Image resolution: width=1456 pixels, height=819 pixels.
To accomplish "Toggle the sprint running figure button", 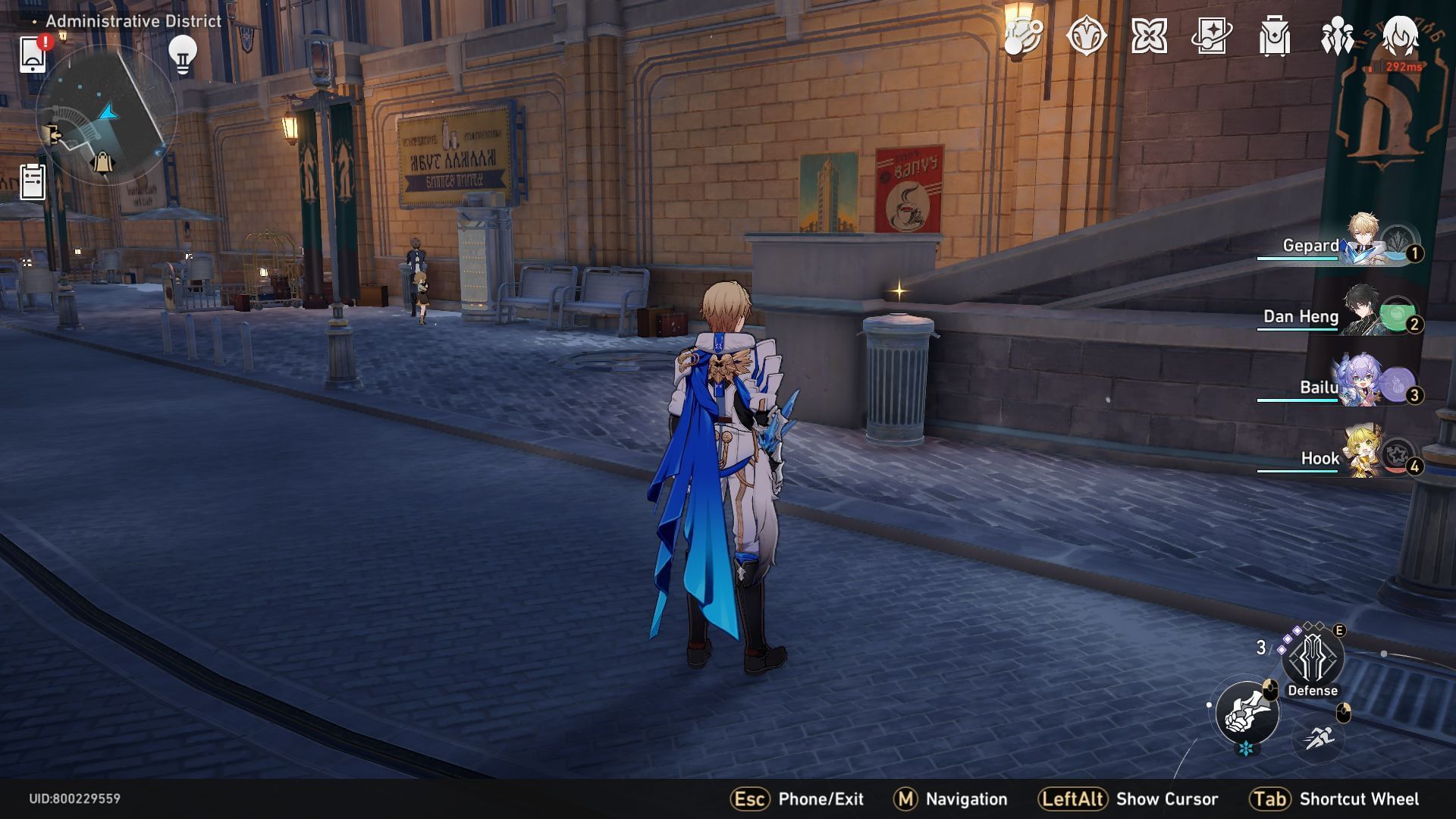I will [1319, 737].
